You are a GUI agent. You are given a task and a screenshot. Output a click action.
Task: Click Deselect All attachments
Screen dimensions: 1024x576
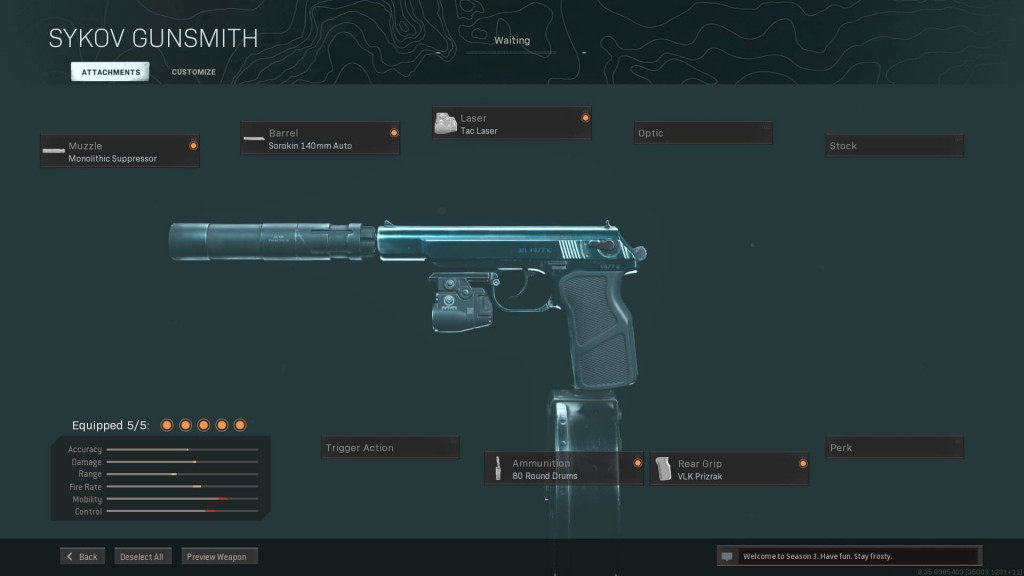142,556
